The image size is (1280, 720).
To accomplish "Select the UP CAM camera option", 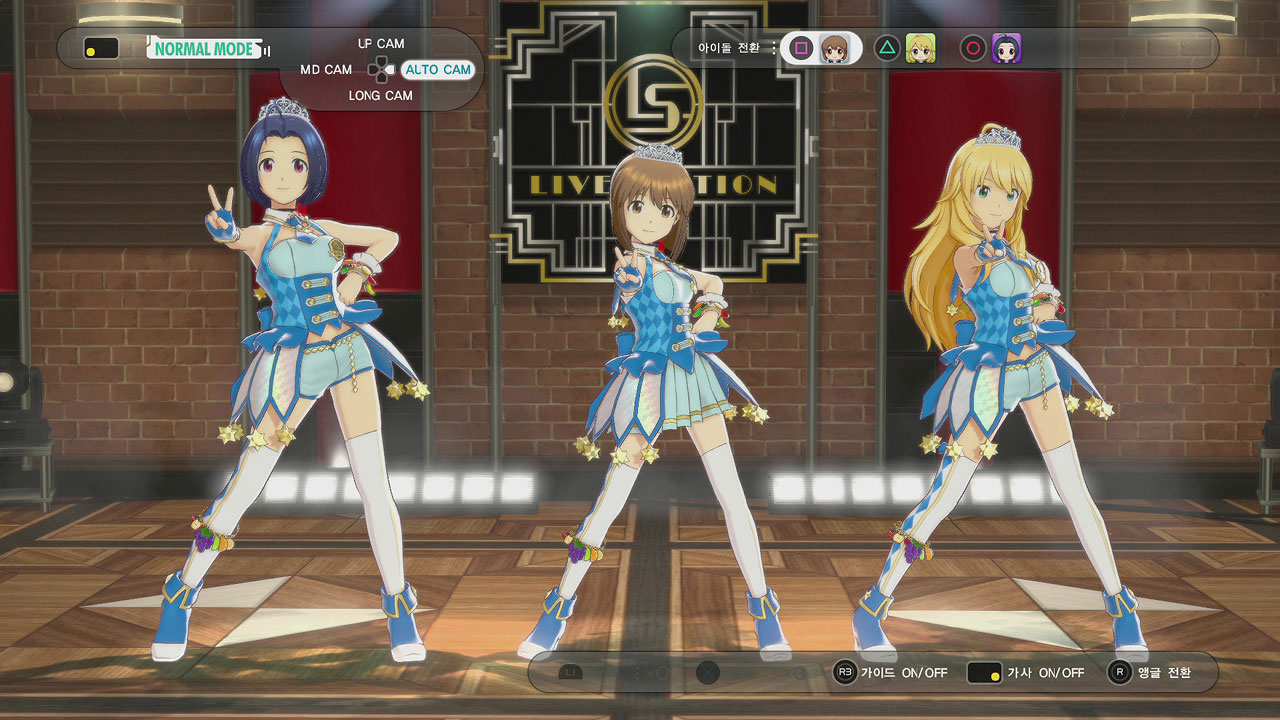I will point(381,44).
